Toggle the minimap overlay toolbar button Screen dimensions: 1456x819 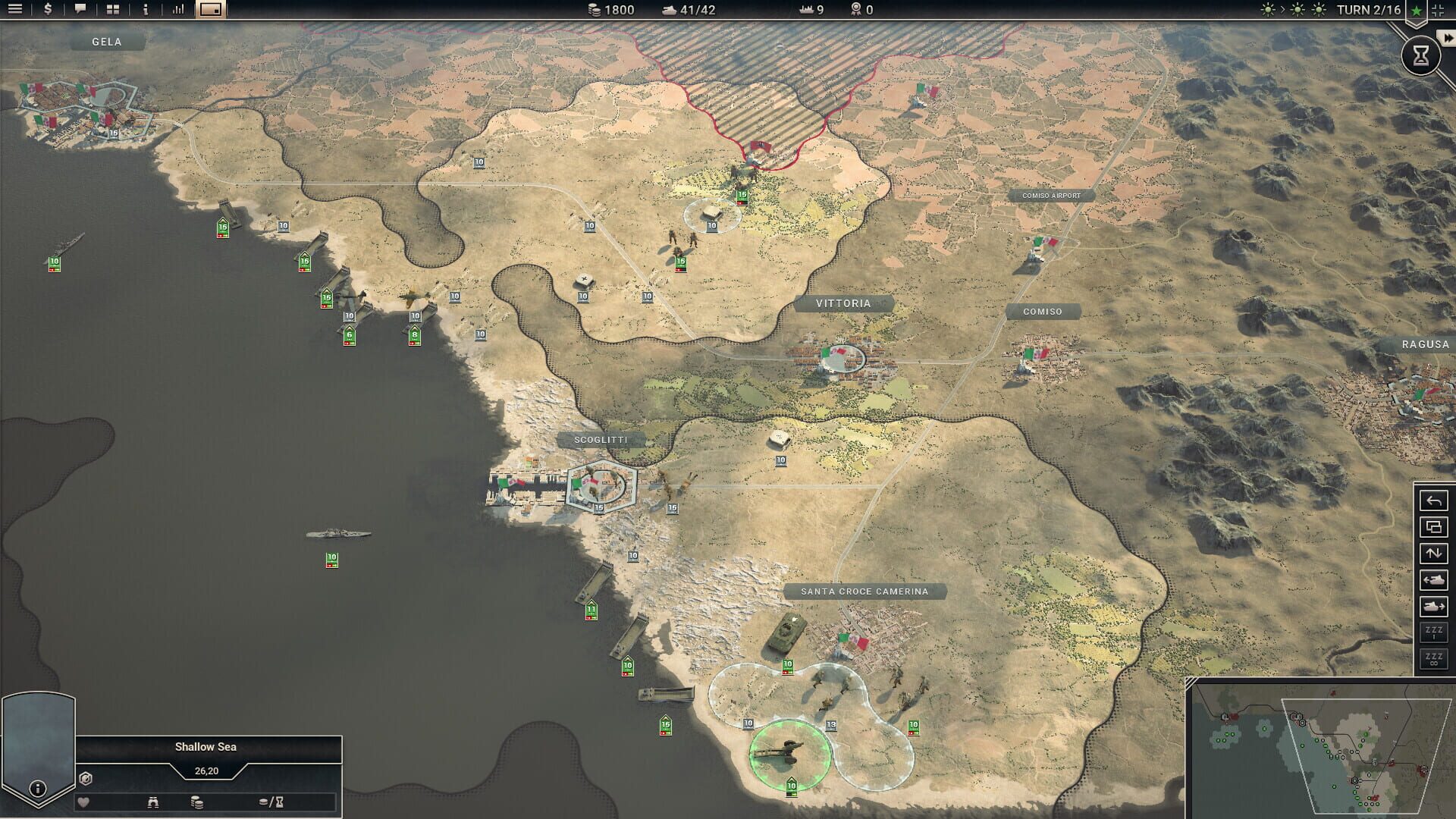211,11
